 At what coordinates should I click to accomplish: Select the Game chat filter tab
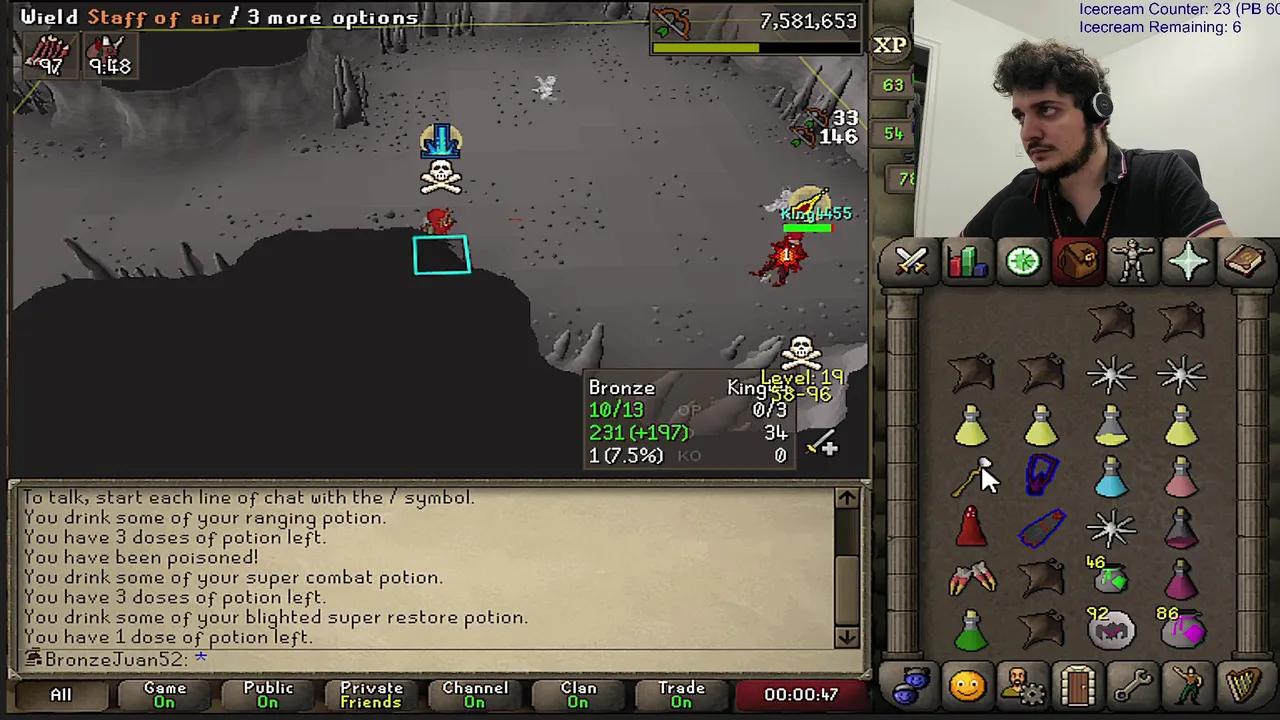tap(164, 694)
